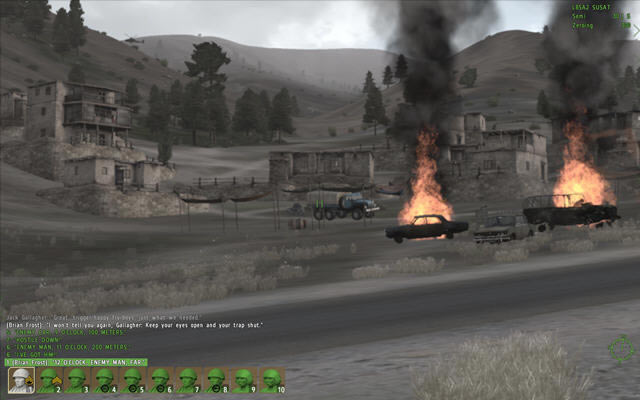Screen dimensions: 640x400
Task: Select squad unit 2 soldier icon
Action: coord(48,380)
